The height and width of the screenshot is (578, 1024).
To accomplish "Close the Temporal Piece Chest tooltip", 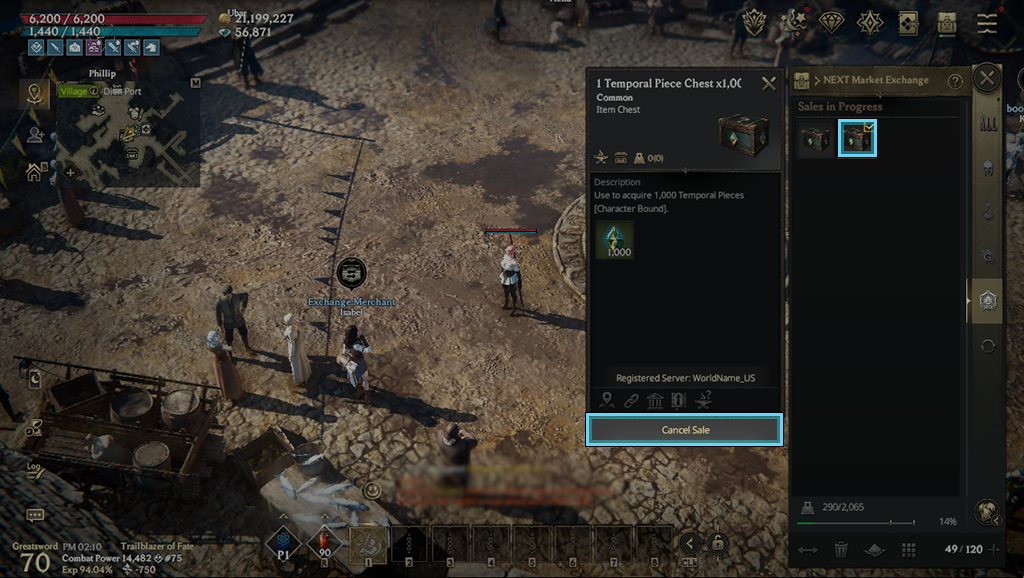I will click(x=768, y=84).
